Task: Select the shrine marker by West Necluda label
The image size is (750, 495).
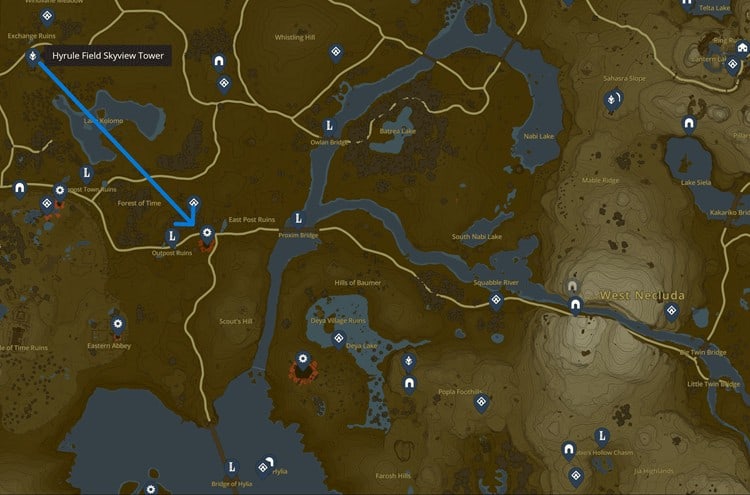Action: pos(574,303)
